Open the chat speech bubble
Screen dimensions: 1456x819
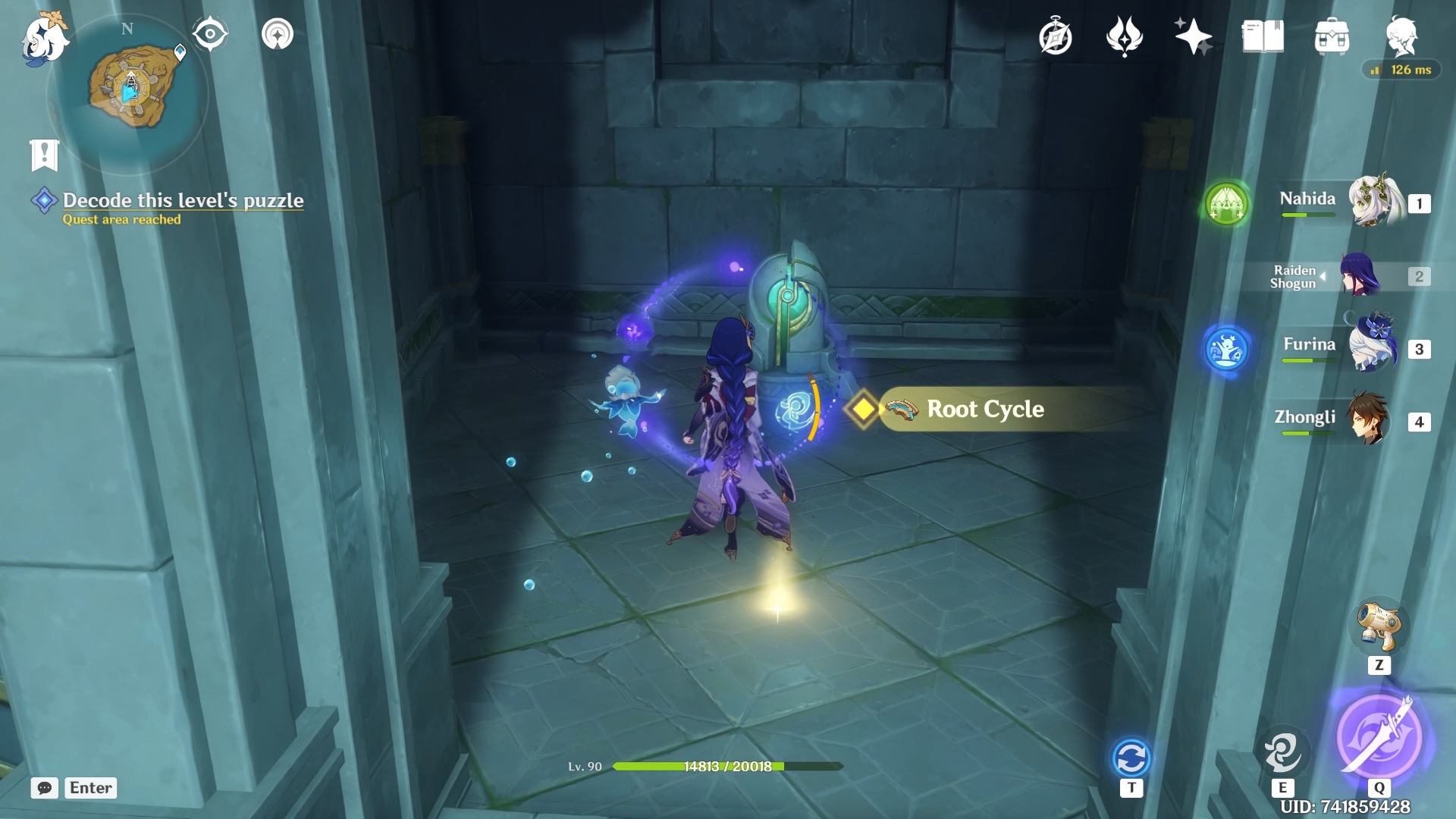point(45,788)
